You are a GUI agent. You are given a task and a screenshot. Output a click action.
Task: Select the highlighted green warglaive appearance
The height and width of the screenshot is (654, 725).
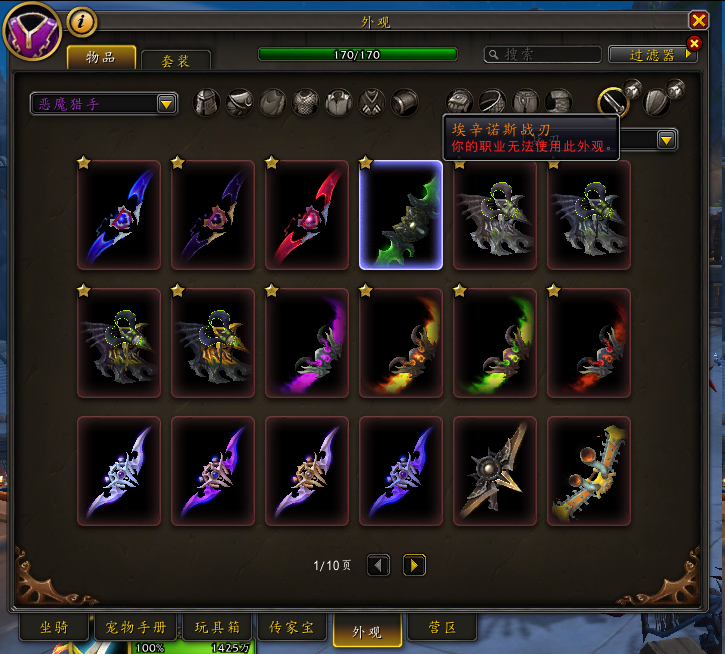point(401,216)
